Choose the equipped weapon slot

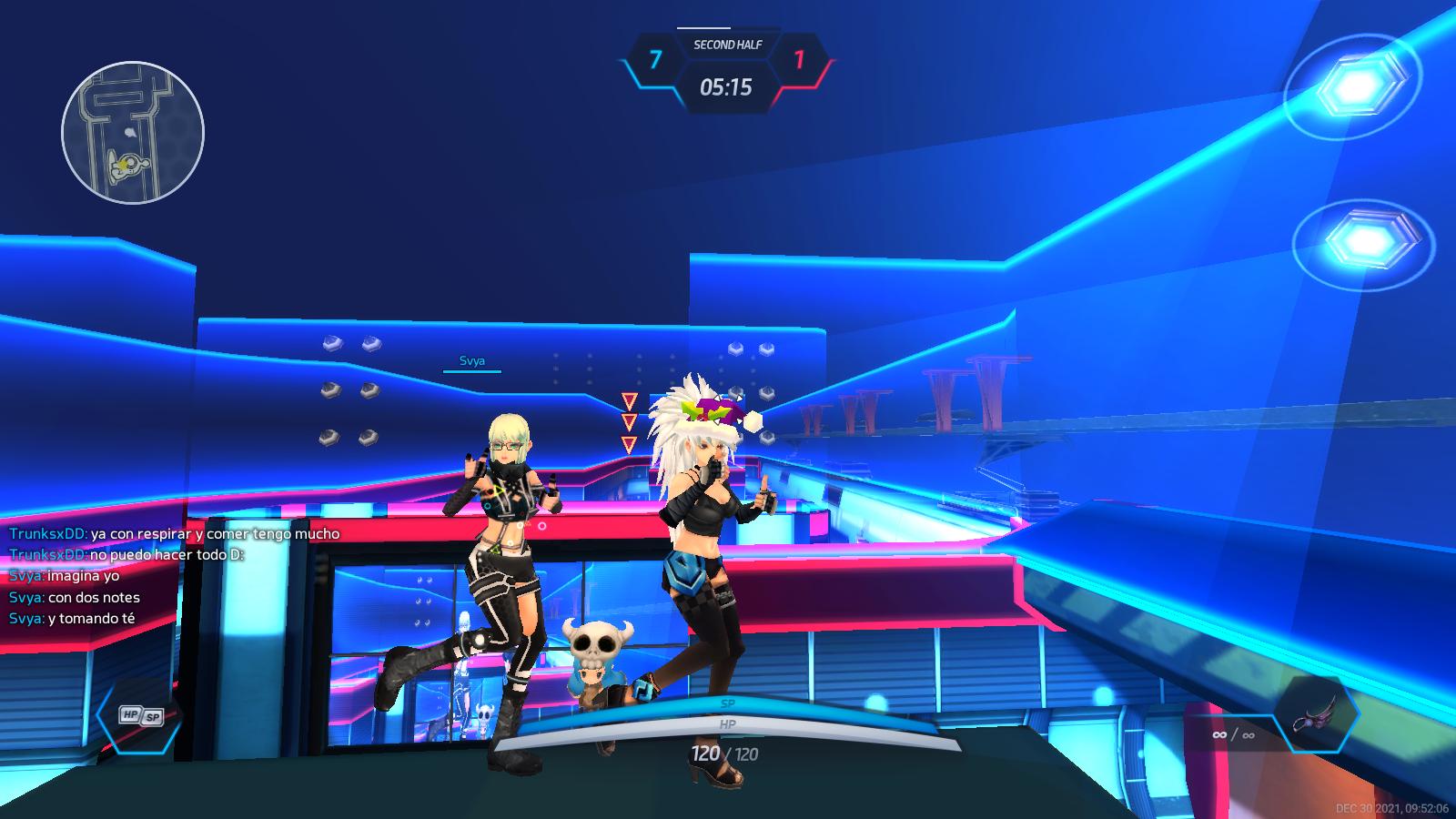pyautogui.click(x=1316, y=714)
